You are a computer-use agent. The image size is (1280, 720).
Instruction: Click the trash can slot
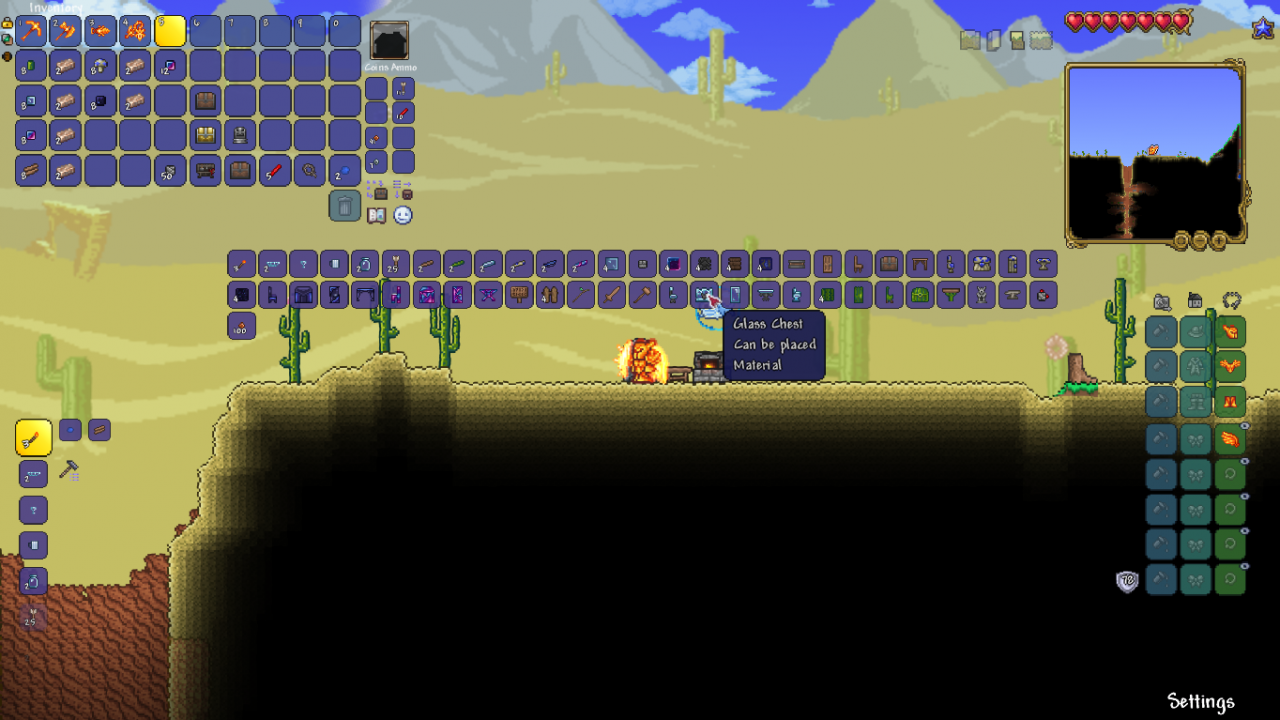(x=345, y=206)
